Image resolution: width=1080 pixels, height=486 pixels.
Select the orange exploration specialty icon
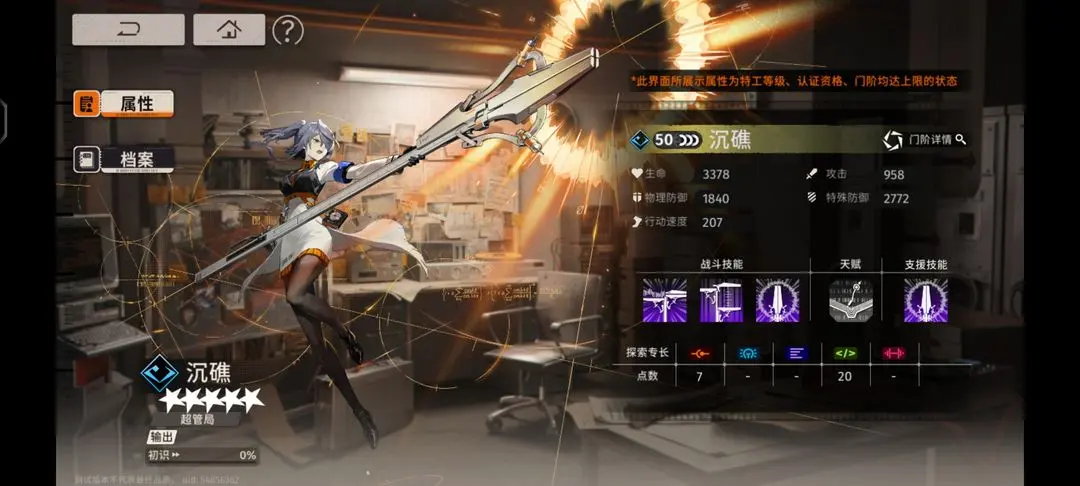pos(698,353)
